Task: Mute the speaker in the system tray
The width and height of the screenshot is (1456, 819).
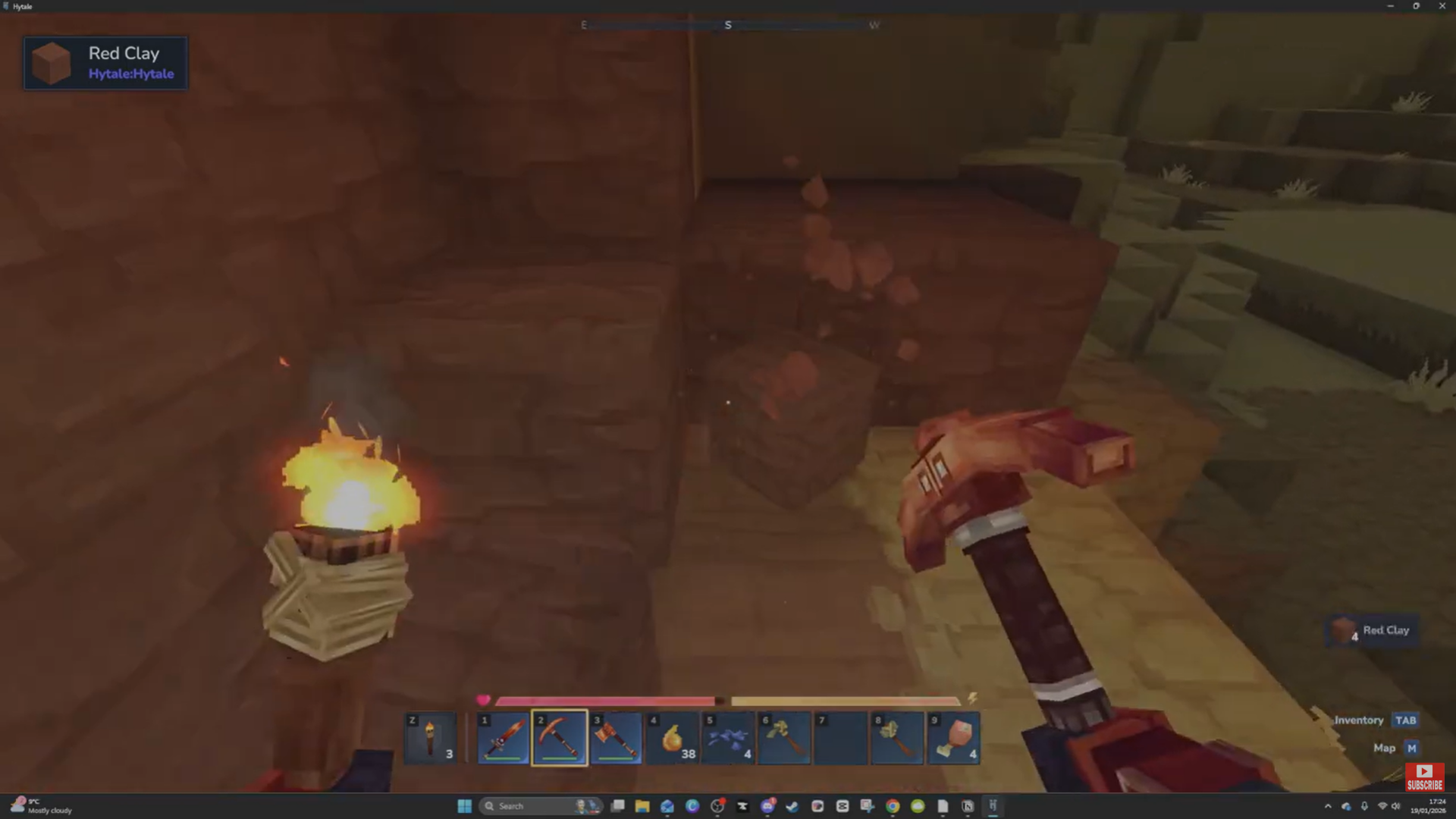Action: tap(1396, 806)
